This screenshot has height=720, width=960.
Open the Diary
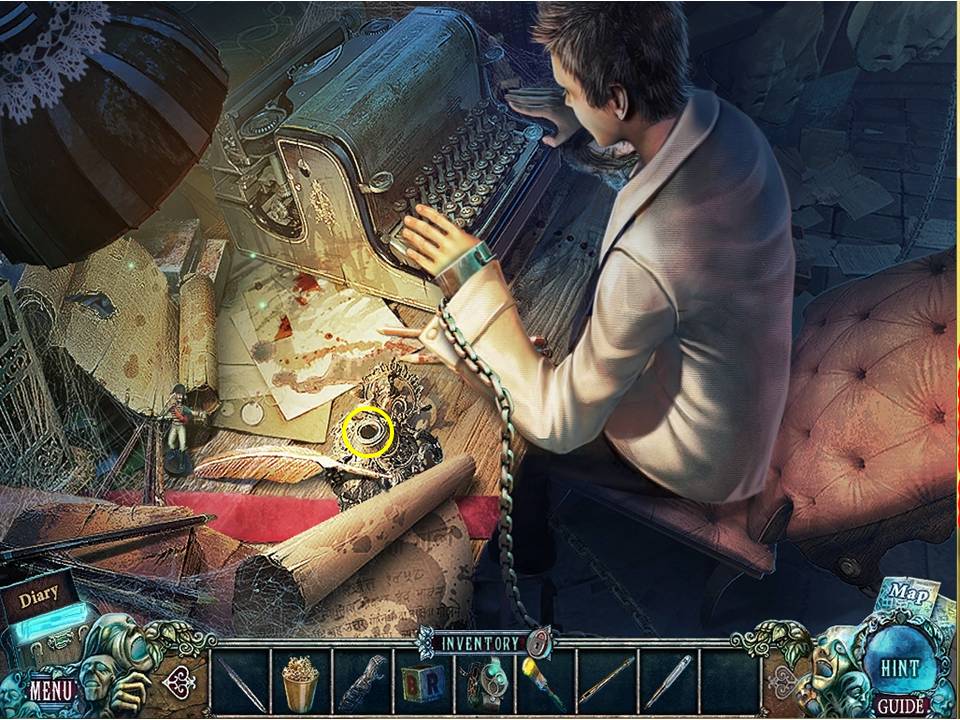(38, 598)
